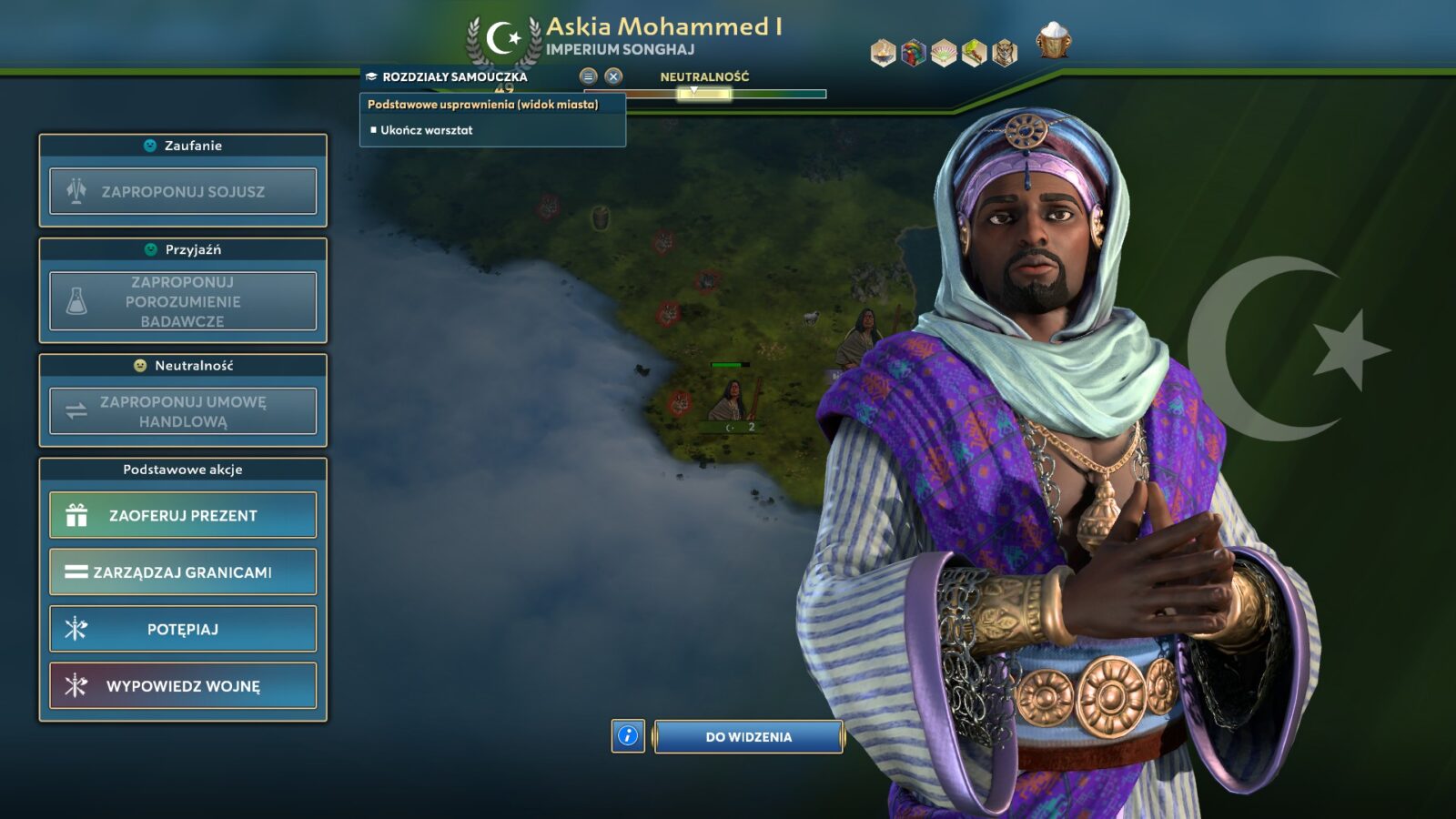
Task: Open the tutorial chapters list icon
Action: [x=589, y=76]
